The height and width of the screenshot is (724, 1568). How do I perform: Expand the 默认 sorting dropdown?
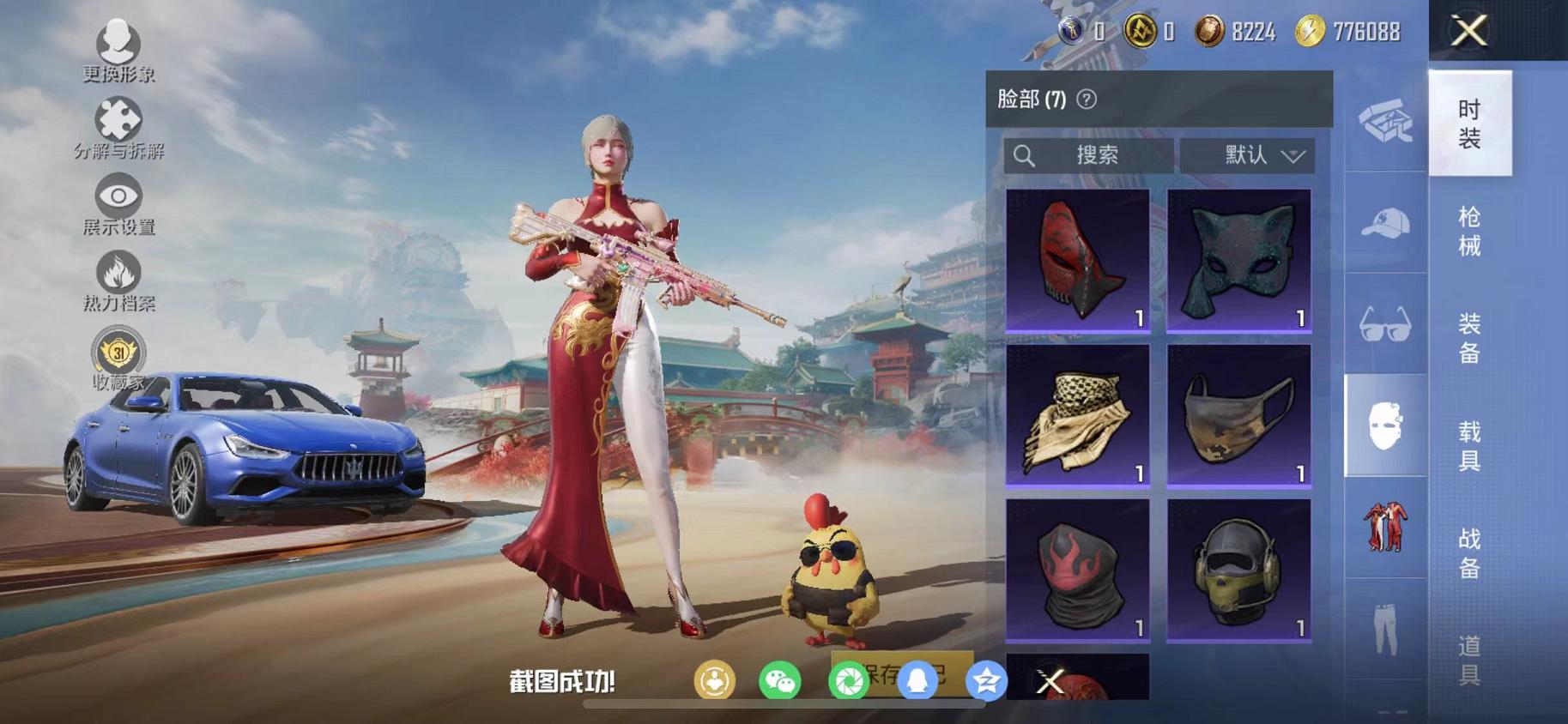pos(1249,155)
